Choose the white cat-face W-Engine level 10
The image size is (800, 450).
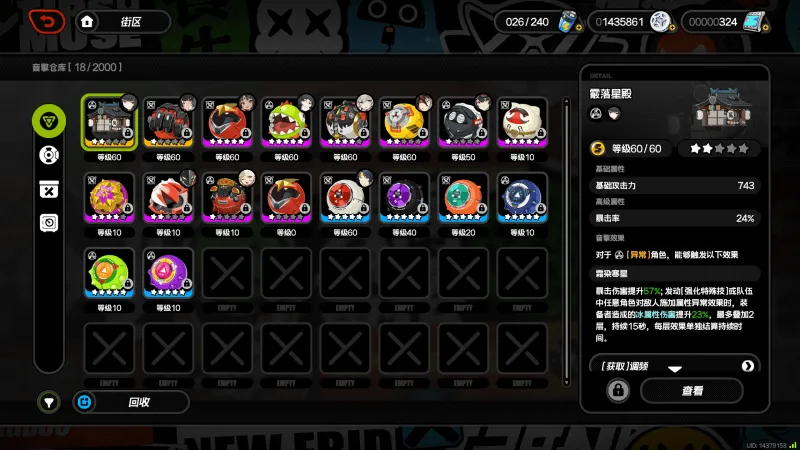pos(523,125)
